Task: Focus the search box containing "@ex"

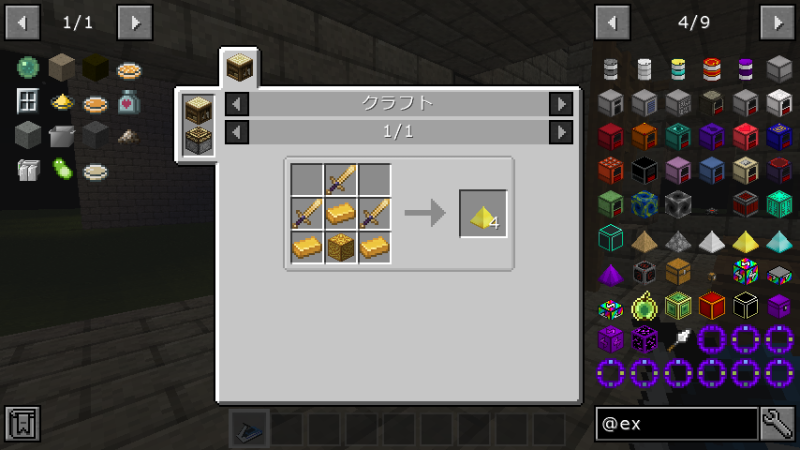Action: (675, 423)
